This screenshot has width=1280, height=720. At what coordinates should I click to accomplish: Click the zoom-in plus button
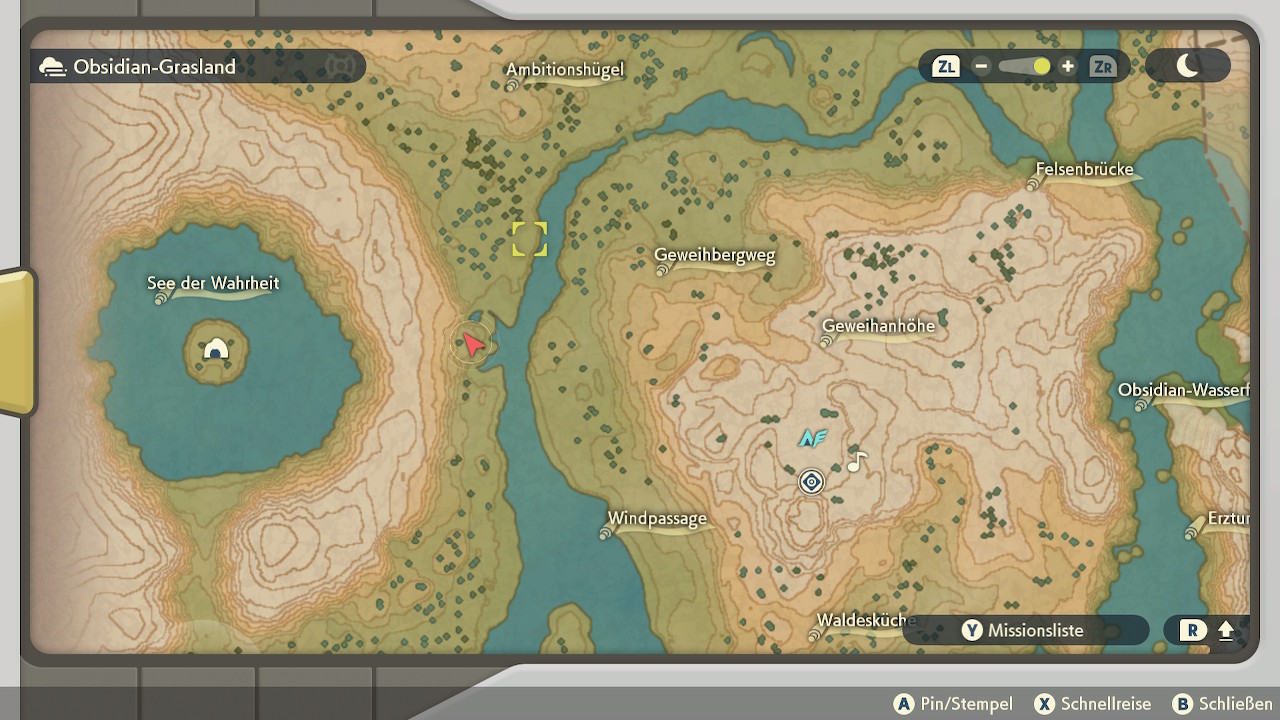point(1068,67)
